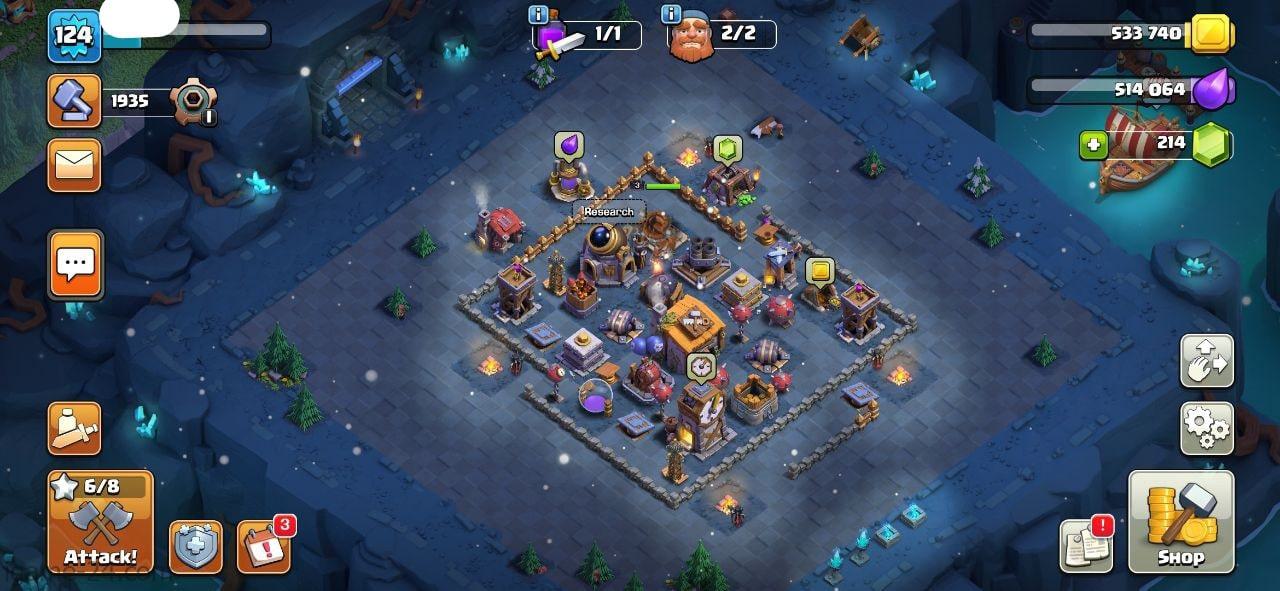The image size is (1280, 591).
Task: Open the trophy hammer 1935 ranking
Action: [x=75, y=101]
